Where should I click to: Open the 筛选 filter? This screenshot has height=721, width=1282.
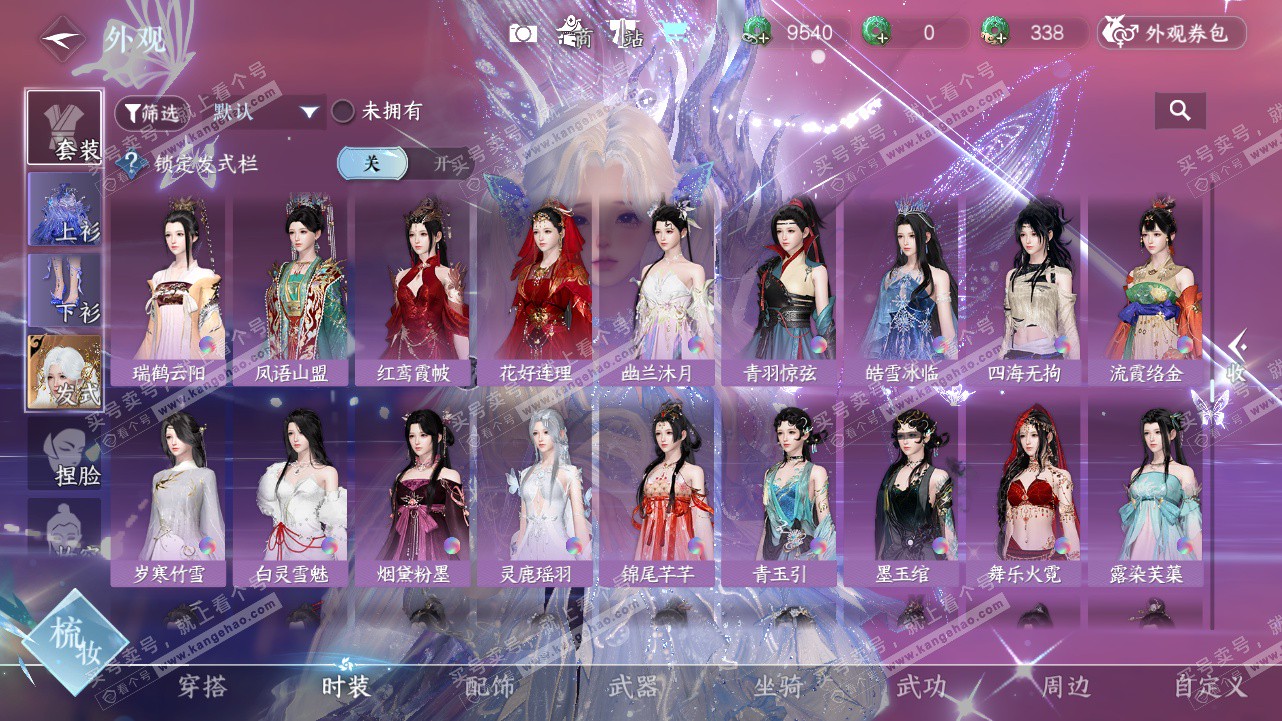tap(151, 113)
